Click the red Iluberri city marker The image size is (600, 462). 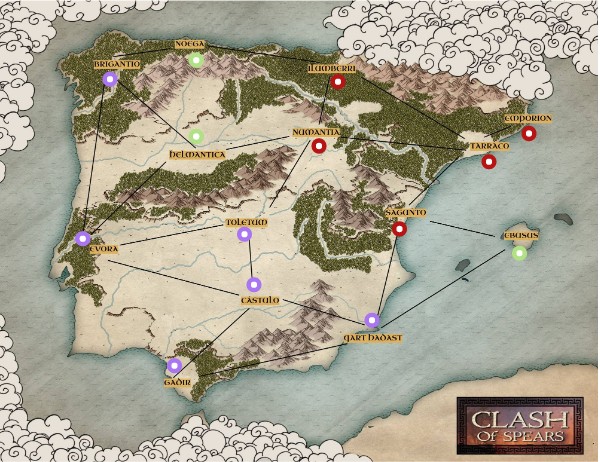pos(338,82)
